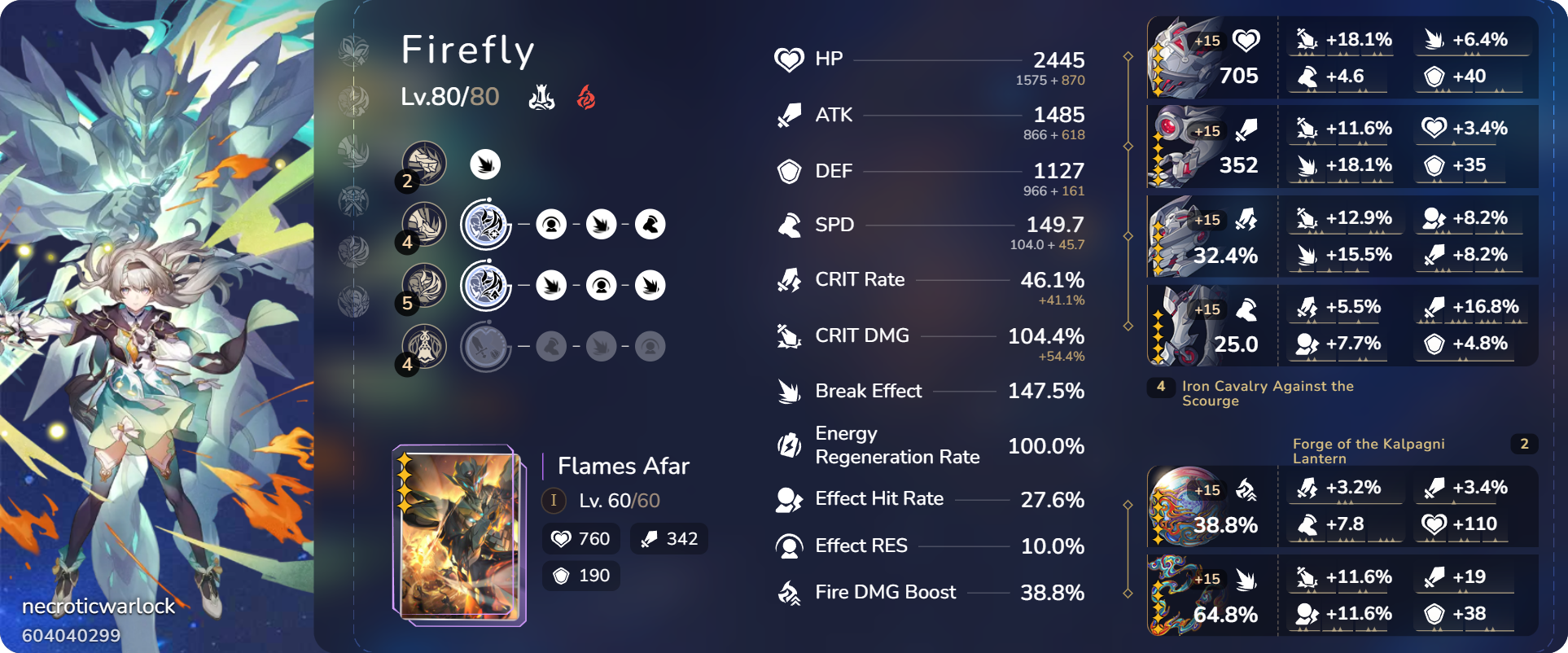Expand the diamond marker beside the HP relic row
The width and height of the screenshot is (1568, 653).
[1128, 57]
